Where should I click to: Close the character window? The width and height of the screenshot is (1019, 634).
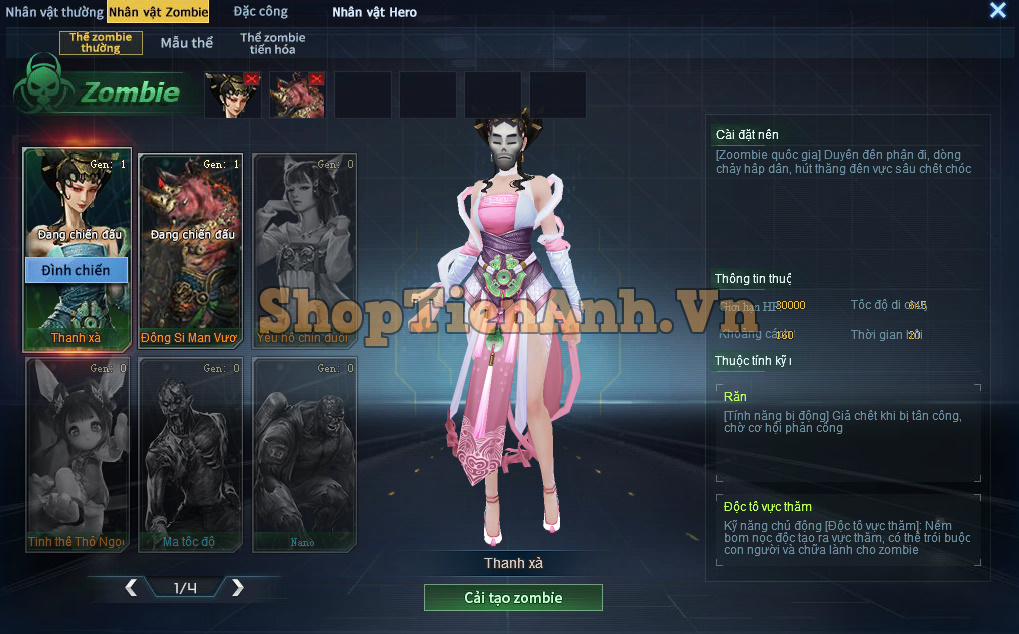click(x=997, y=11)
